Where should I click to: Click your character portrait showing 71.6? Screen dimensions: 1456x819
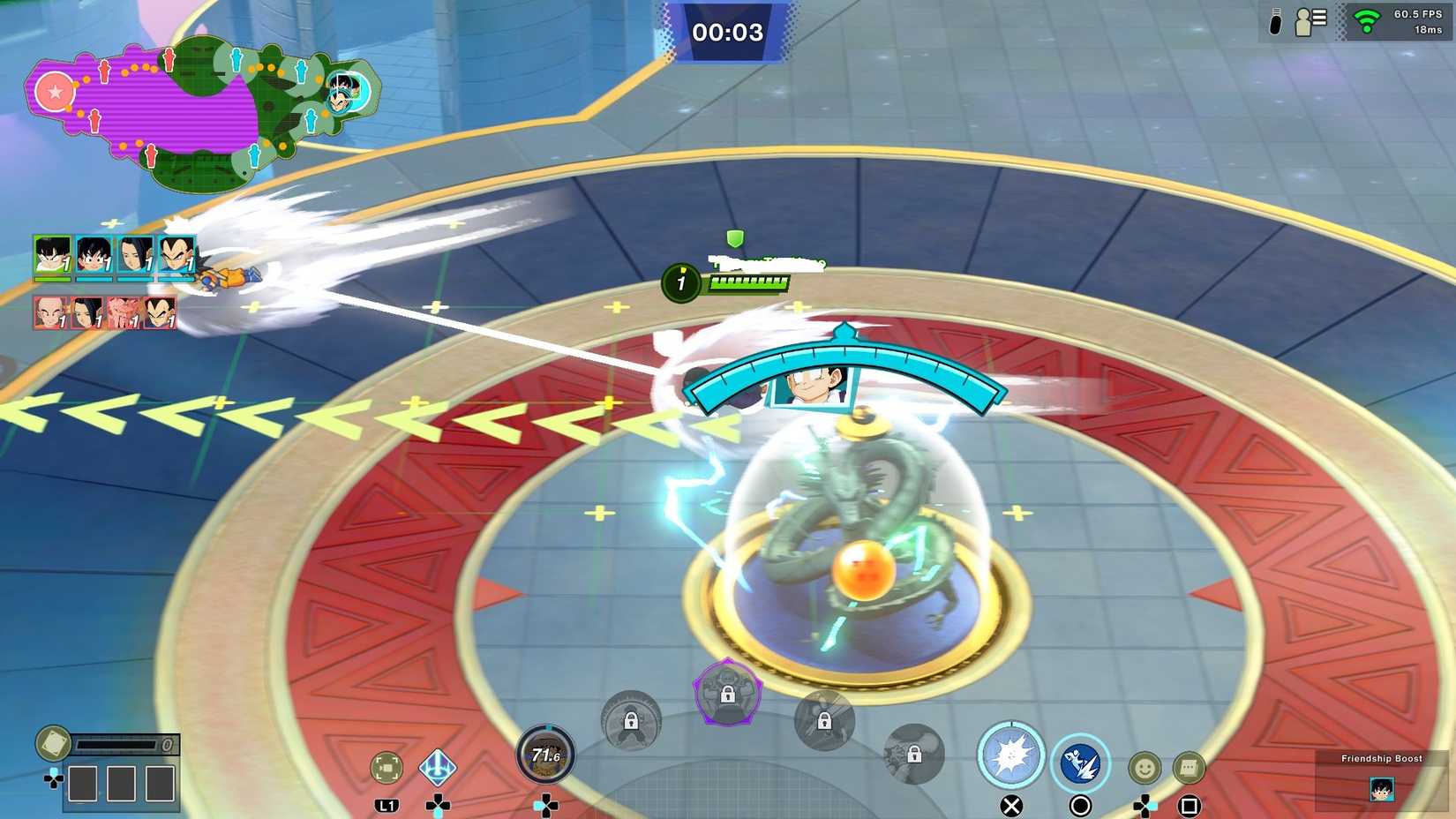tap(545, 756)
